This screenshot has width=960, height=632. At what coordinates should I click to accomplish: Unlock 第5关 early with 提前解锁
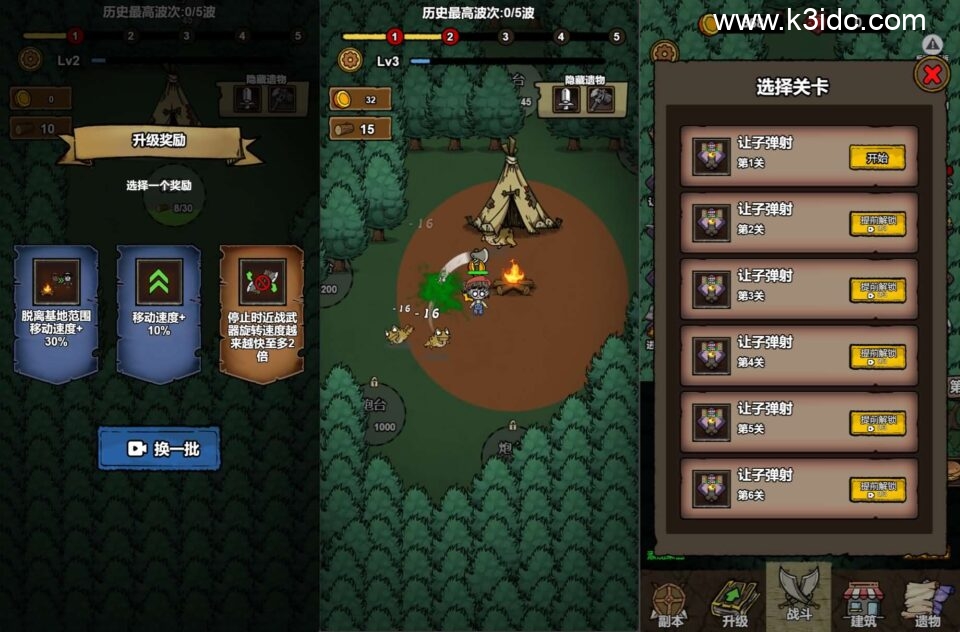pos(877,423)
